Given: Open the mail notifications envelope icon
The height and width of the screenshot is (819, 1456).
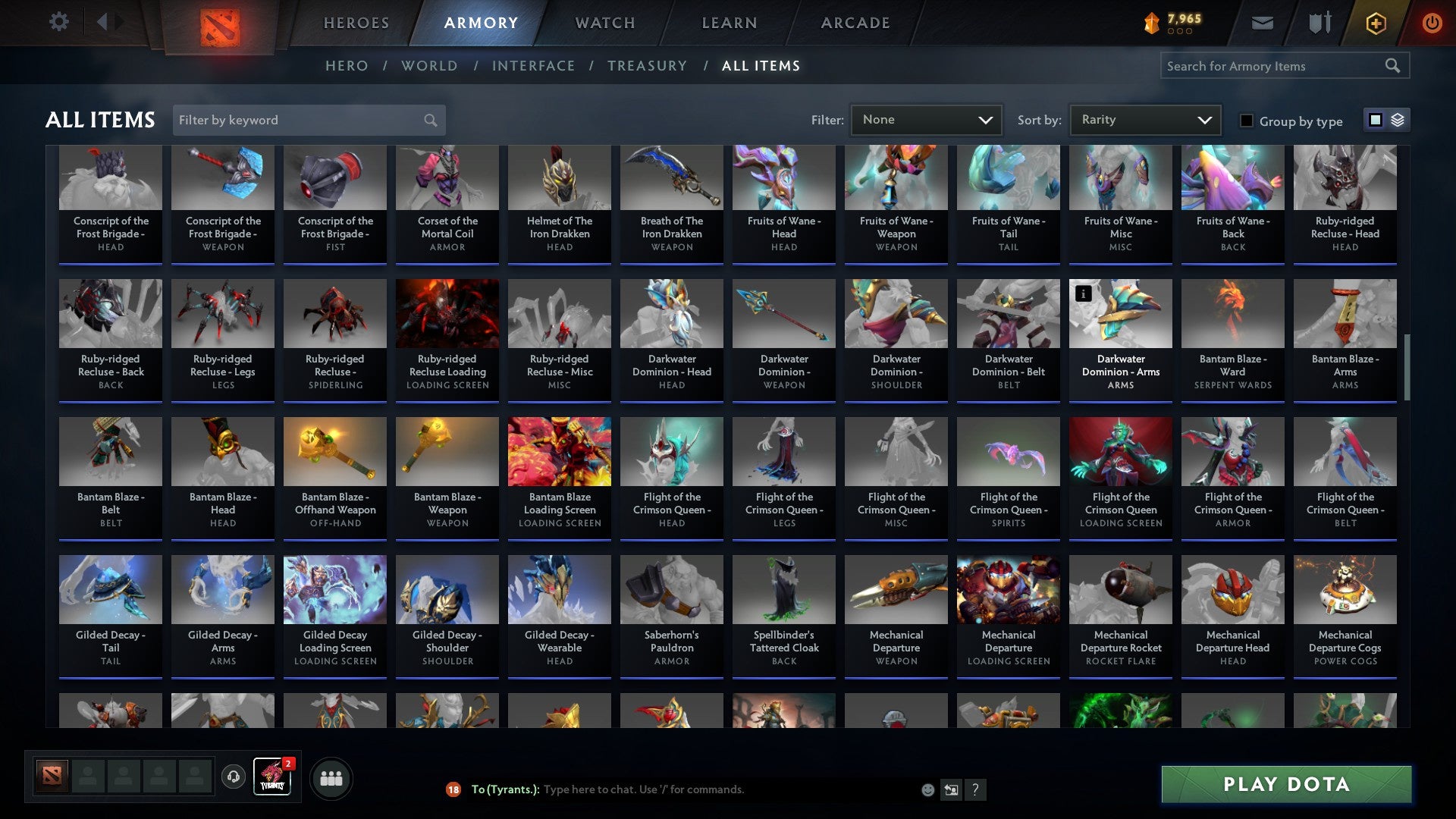Looking at the screenshot, I should [1261, 21].
